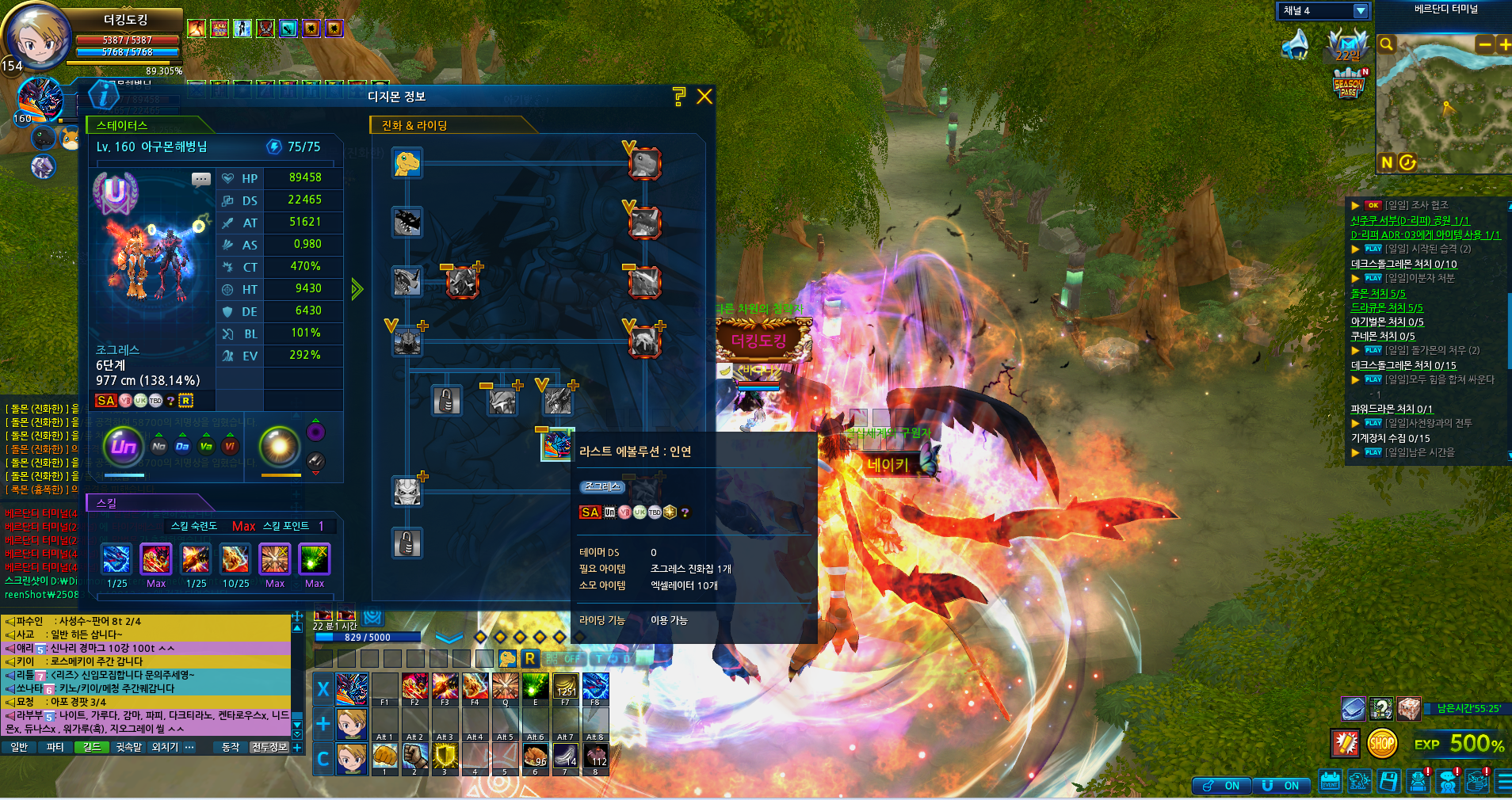This screenshot has height=800, width=1512.
Task: Click the minimap magnifier search button
Action: pos(1386,44)
